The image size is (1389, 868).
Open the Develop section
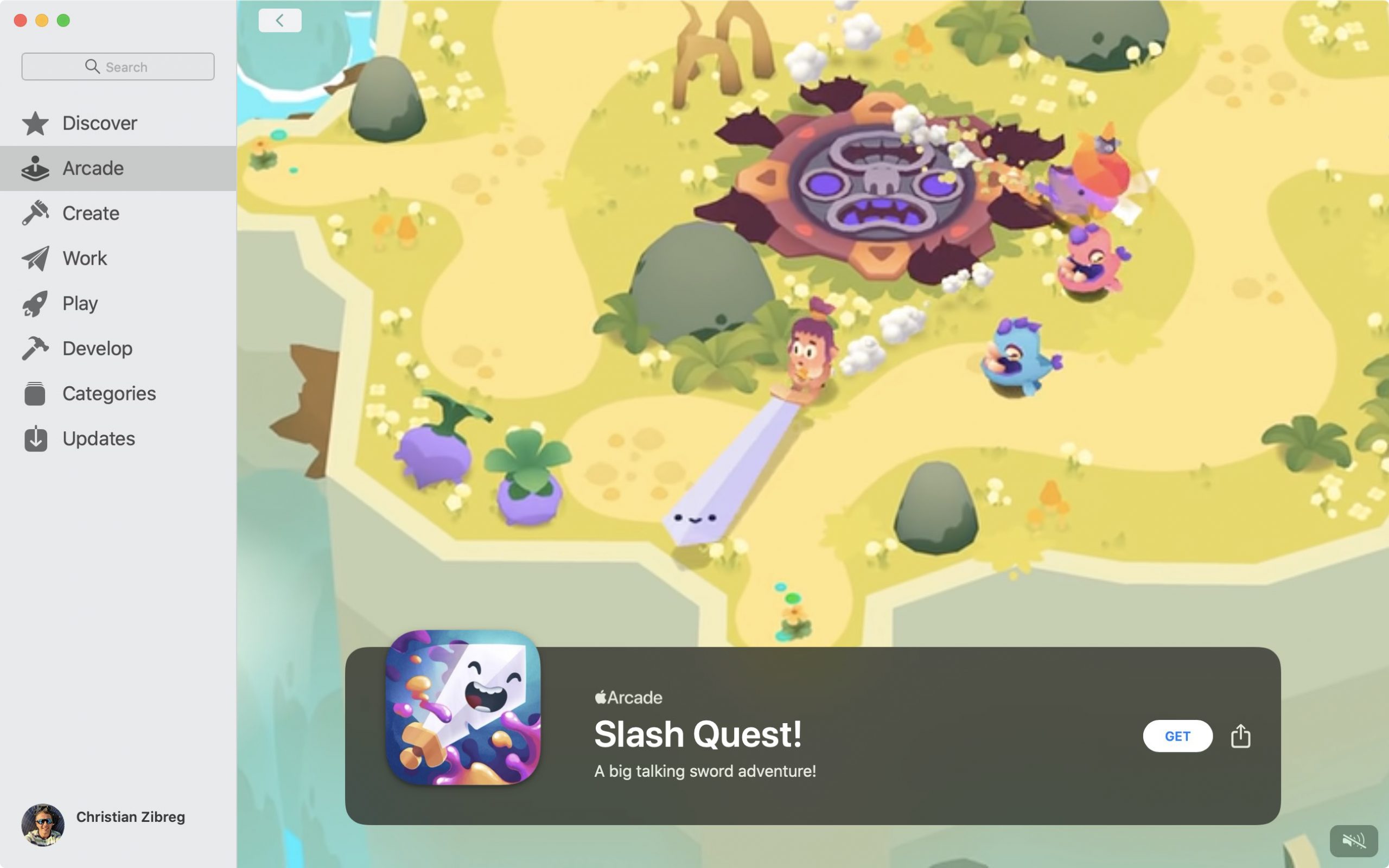pos(98,348)
